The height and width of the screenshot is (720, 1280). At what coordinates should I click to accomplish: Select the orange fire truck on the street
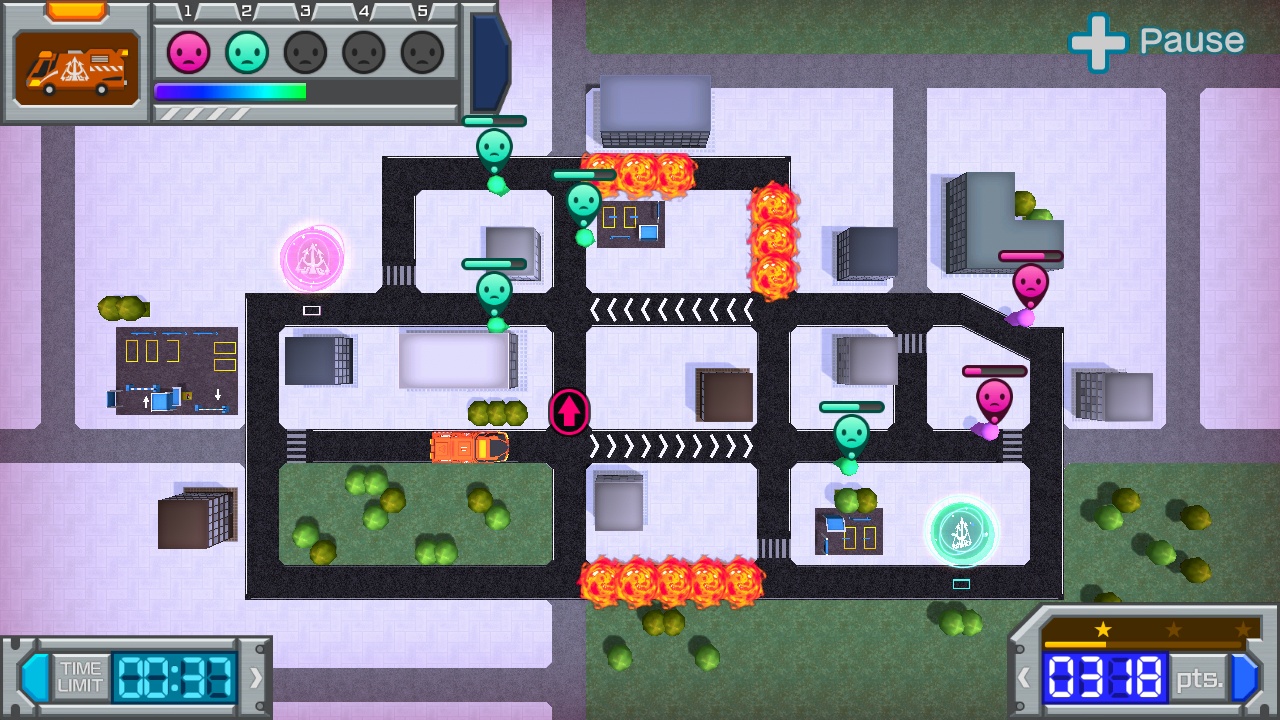pos(470,448)
